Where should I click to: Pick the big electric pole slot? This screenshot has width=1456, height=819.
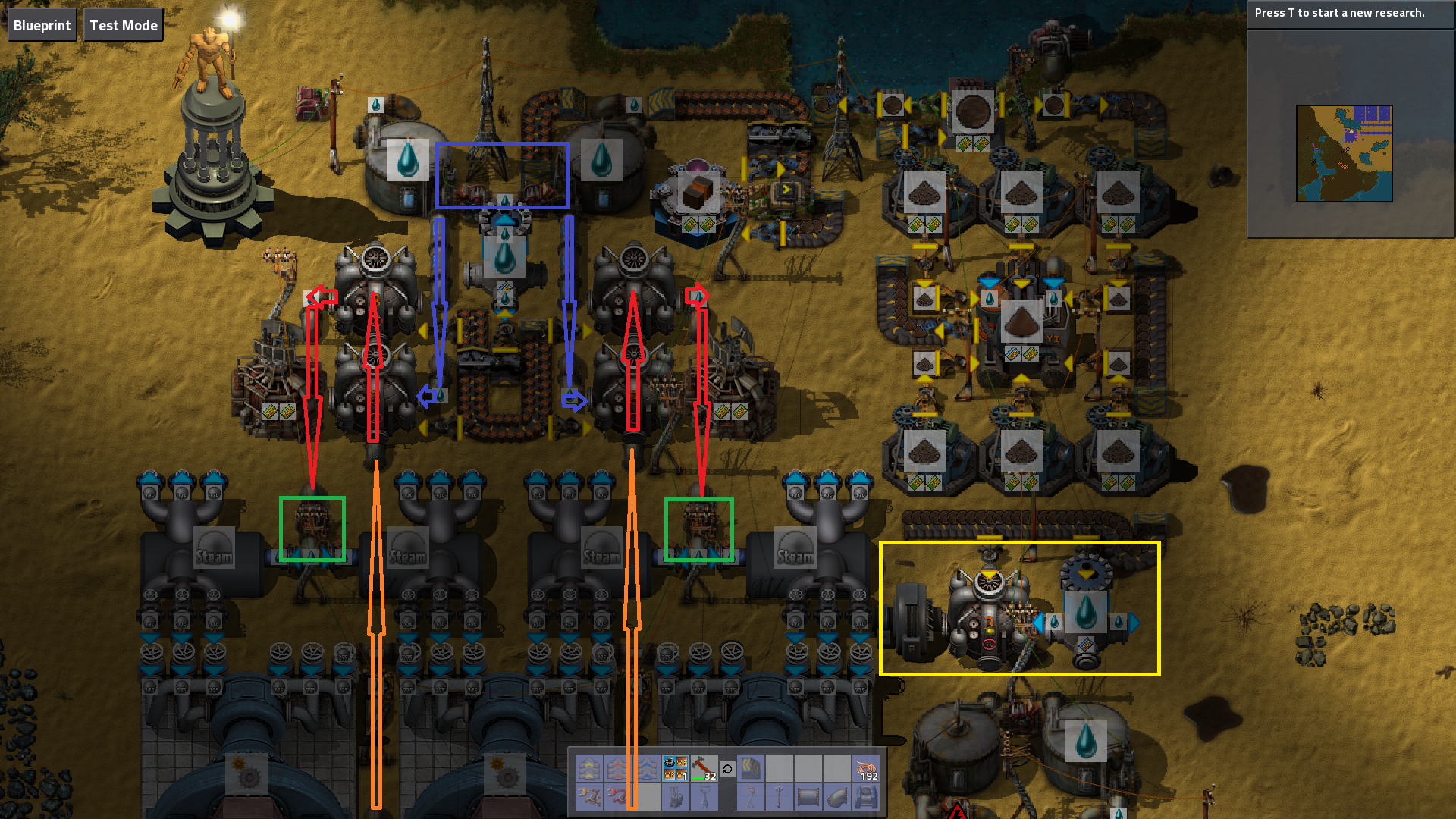704,797
